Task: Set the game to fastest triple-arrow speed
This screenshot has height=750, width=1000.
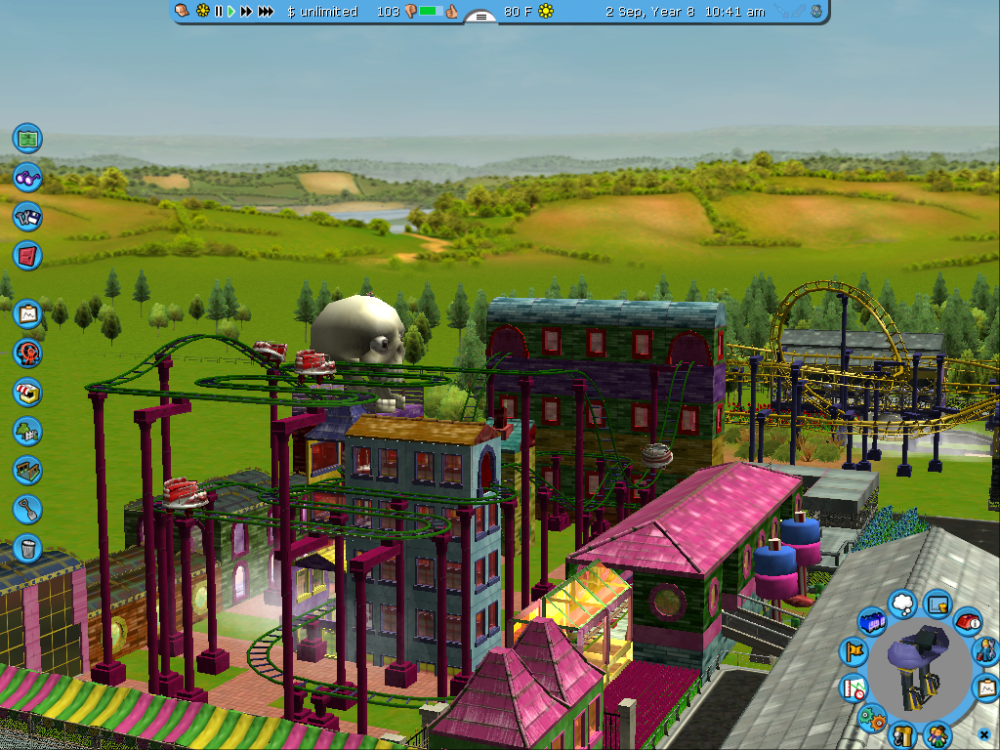Action: pyautogui.click(x=265, y=11)
